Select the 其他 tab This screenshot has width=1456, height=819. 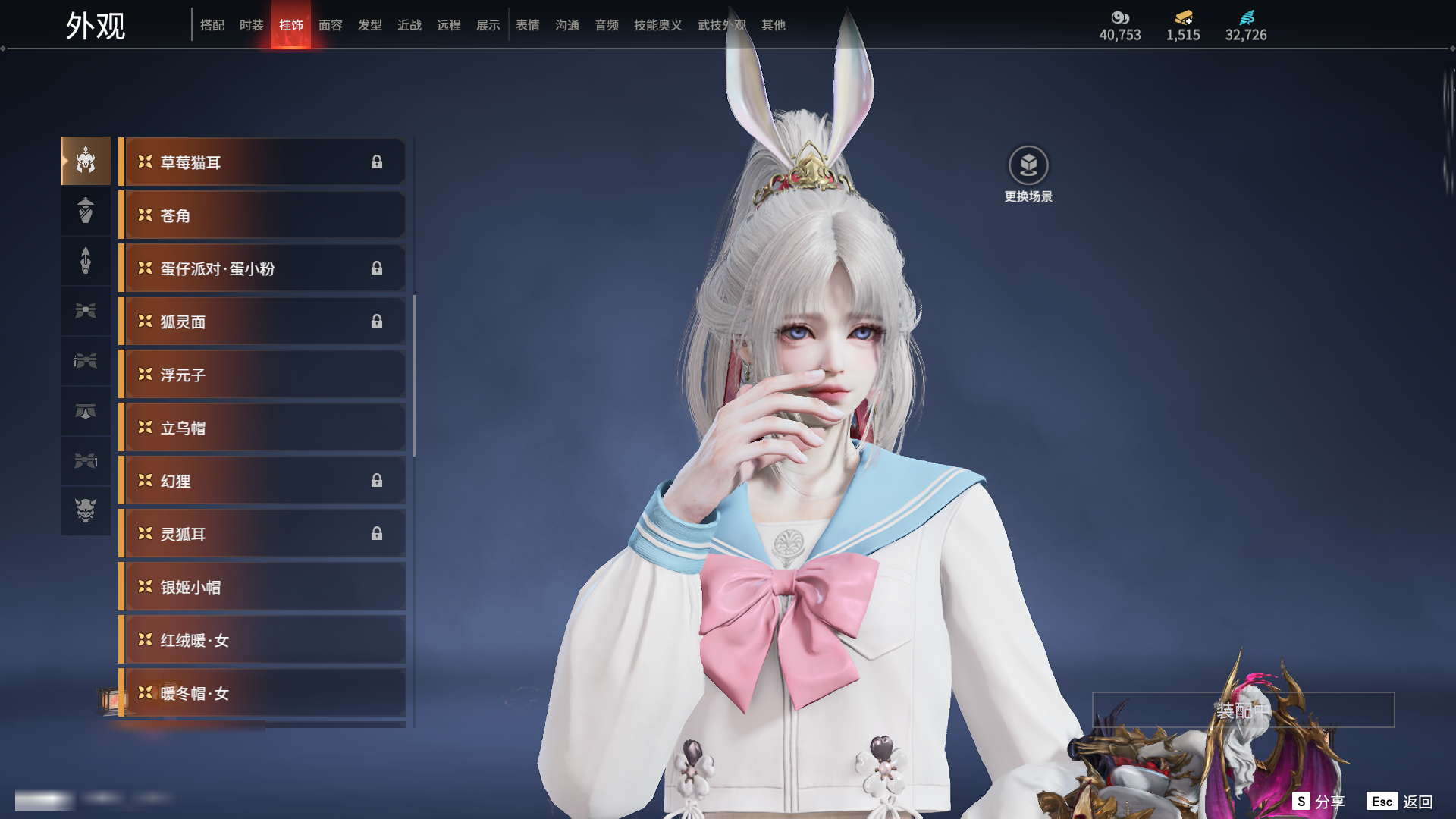tap(773, 25)
